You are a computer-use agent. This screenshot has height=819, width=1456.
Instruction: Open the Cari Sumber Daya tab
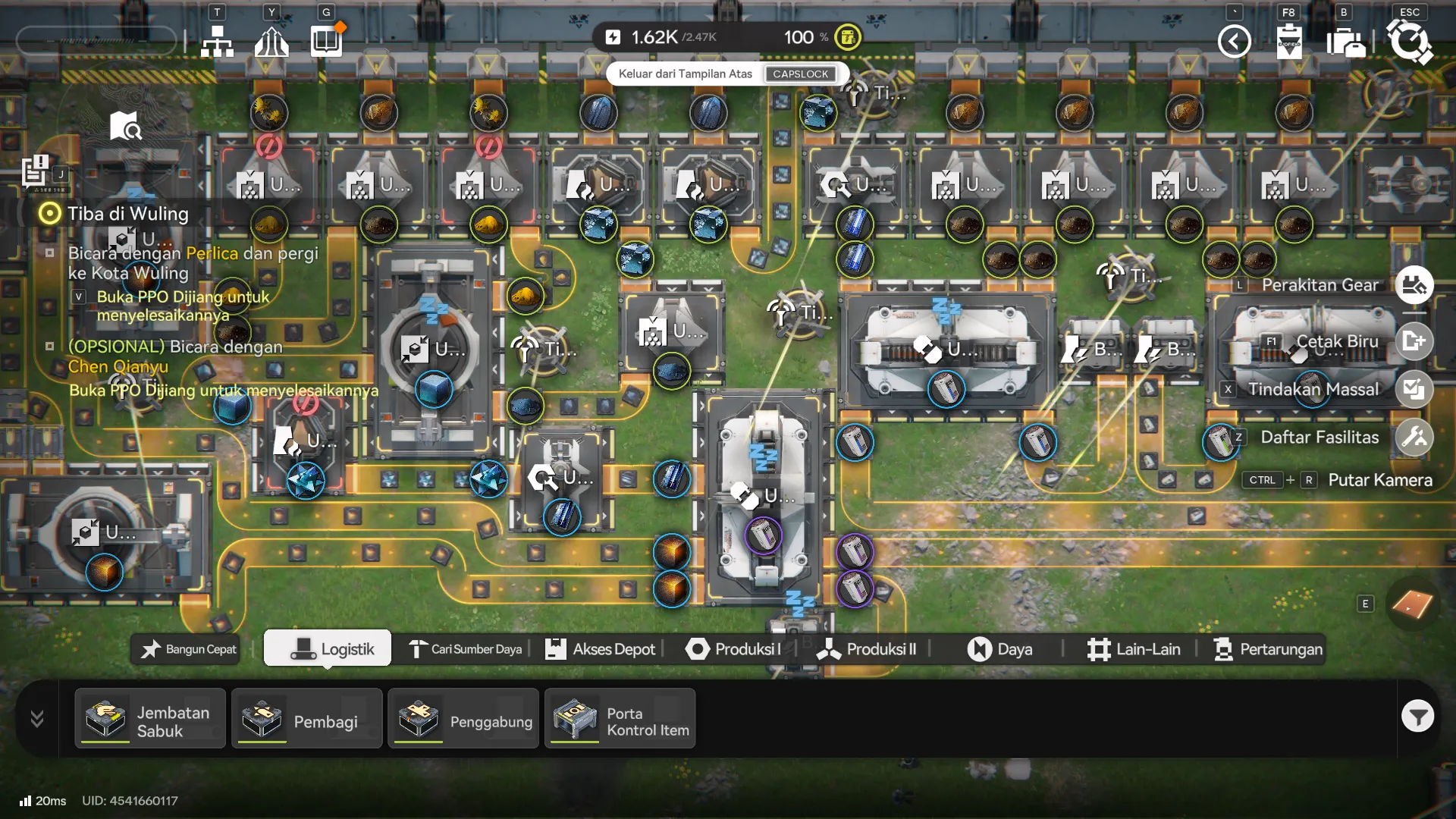click(466, 649)
